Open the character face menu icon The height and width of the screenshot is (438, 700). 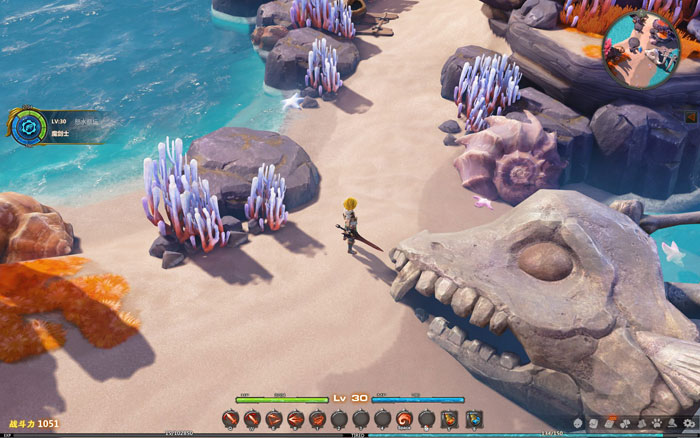click(x=578, y=423)
